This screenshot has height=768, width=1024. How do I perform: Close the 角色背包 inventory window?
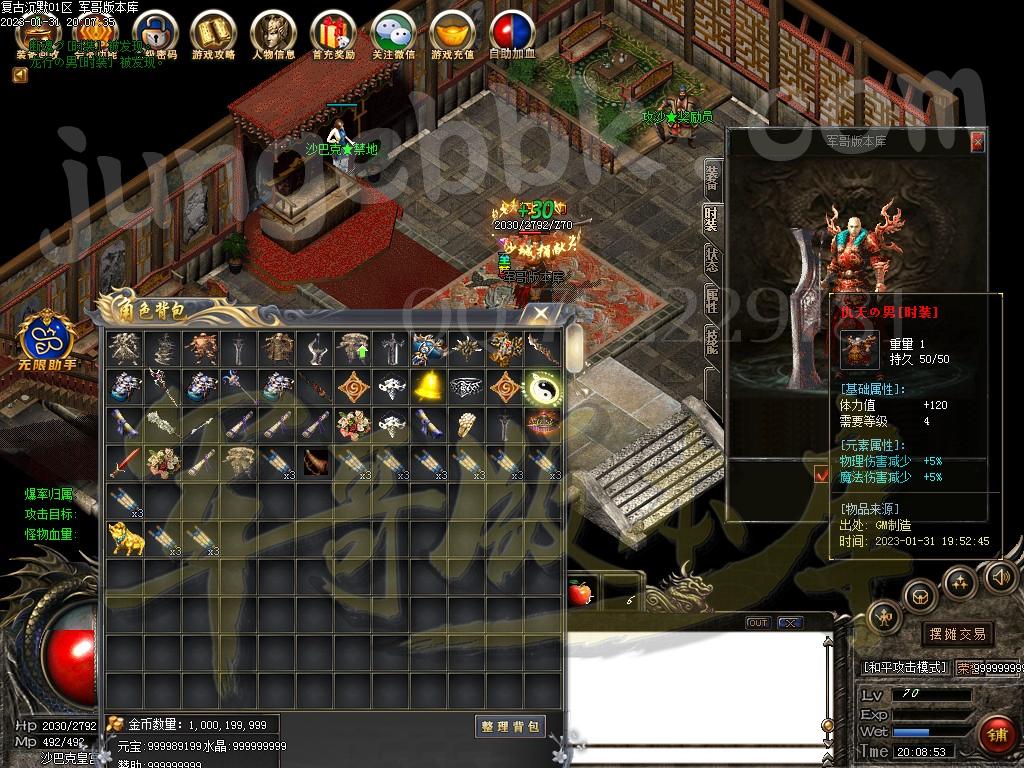[541, 313]
